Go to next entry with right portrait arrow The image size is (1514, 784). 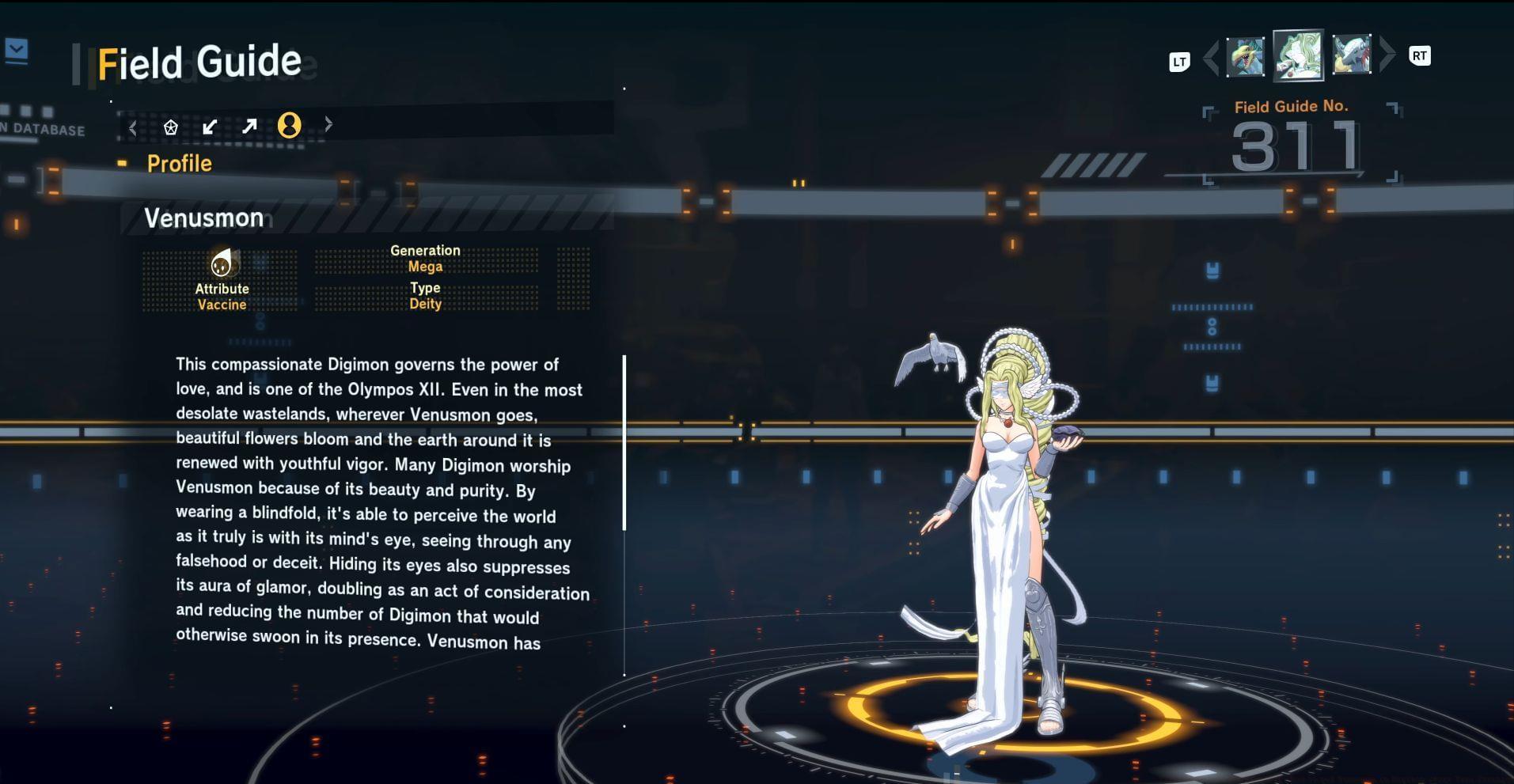pyautogui.click(x=1387, y=55)
